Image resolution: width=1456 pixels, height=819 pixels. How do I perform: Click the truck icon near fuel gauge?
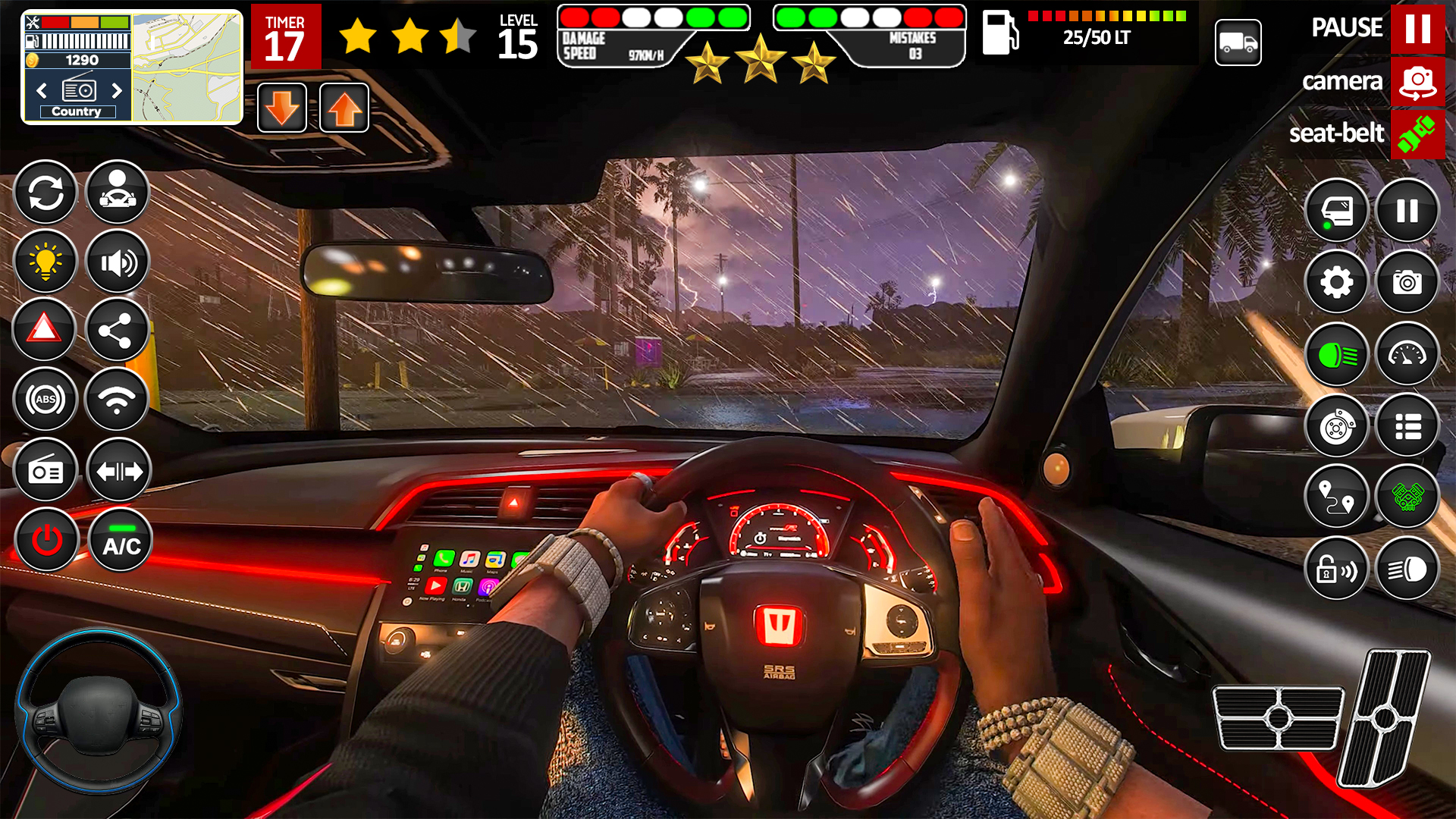1238,42
